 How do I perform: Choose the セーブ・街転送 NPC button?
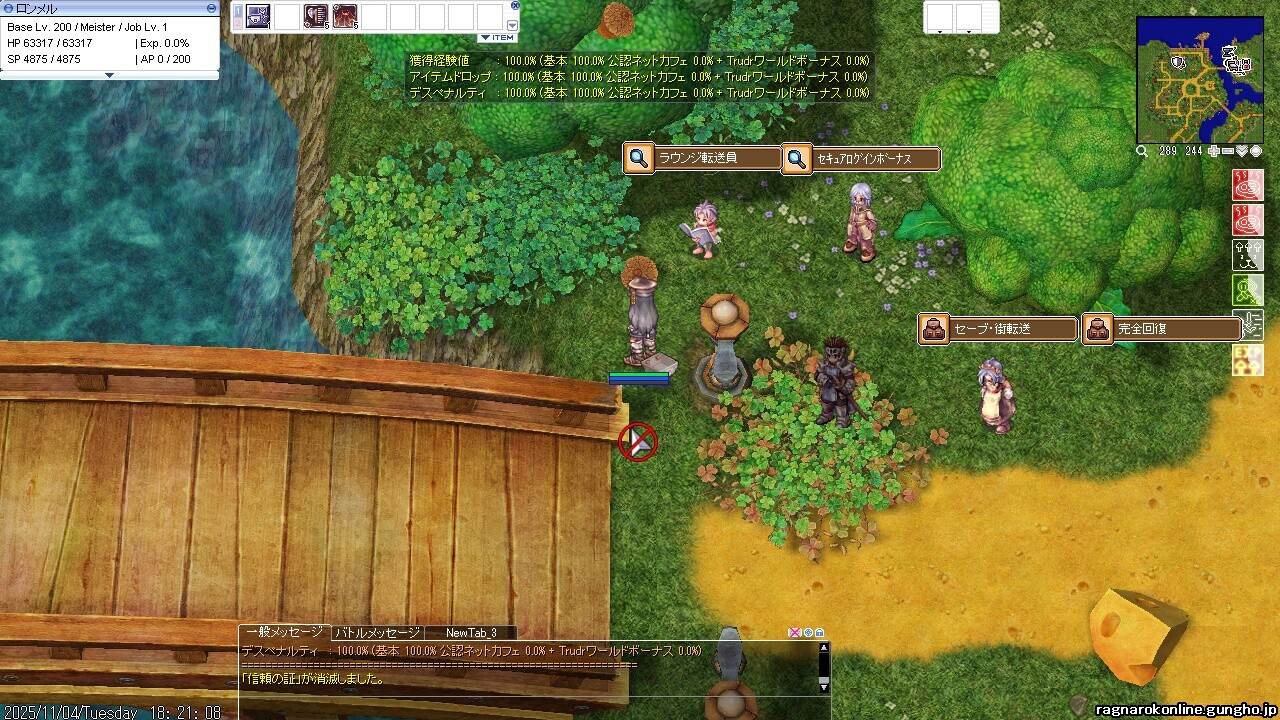tap(998, 329)
